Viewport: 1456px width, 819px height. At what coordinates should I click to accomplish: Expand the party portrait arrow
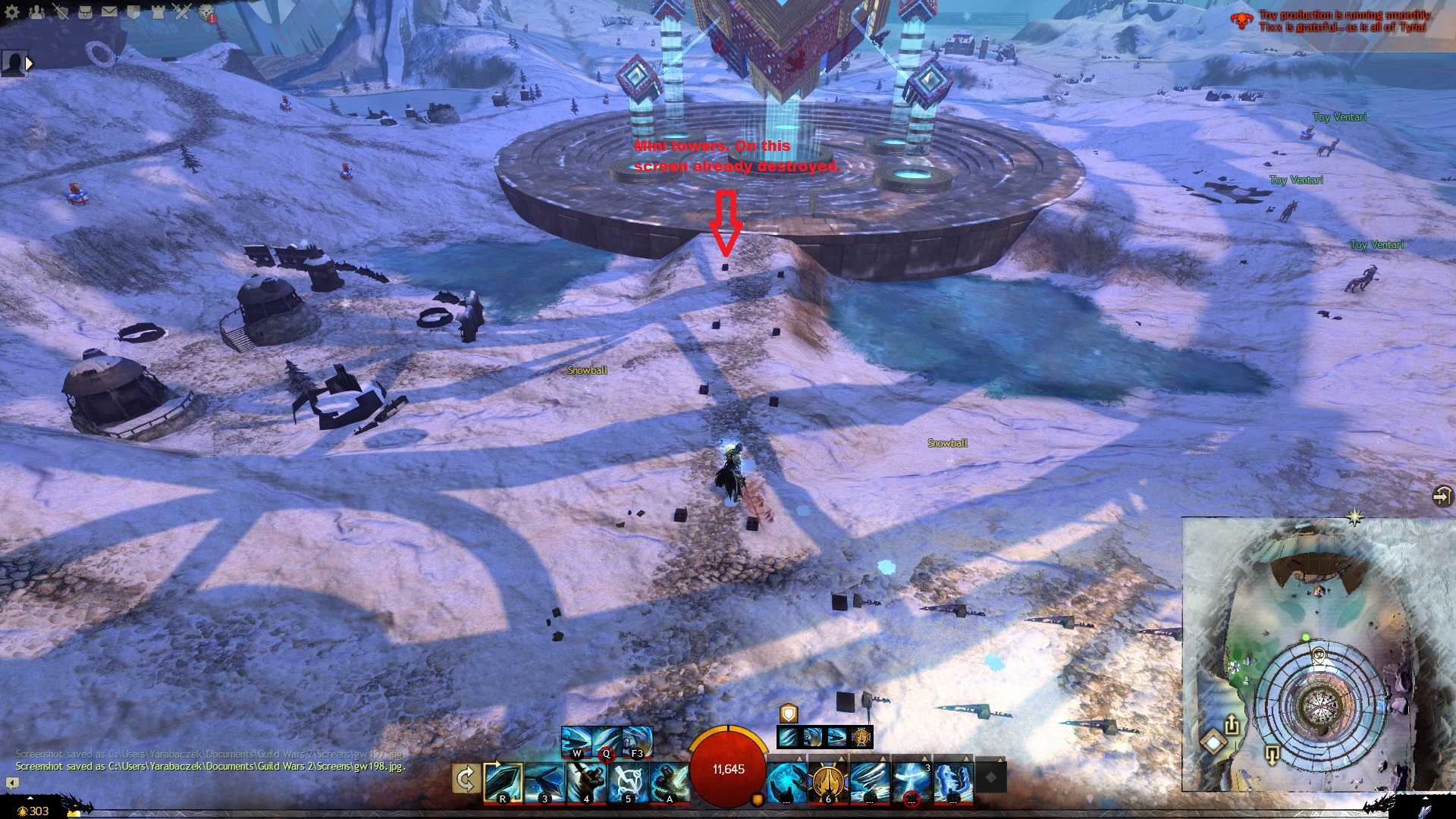click(x=30, y=64)
